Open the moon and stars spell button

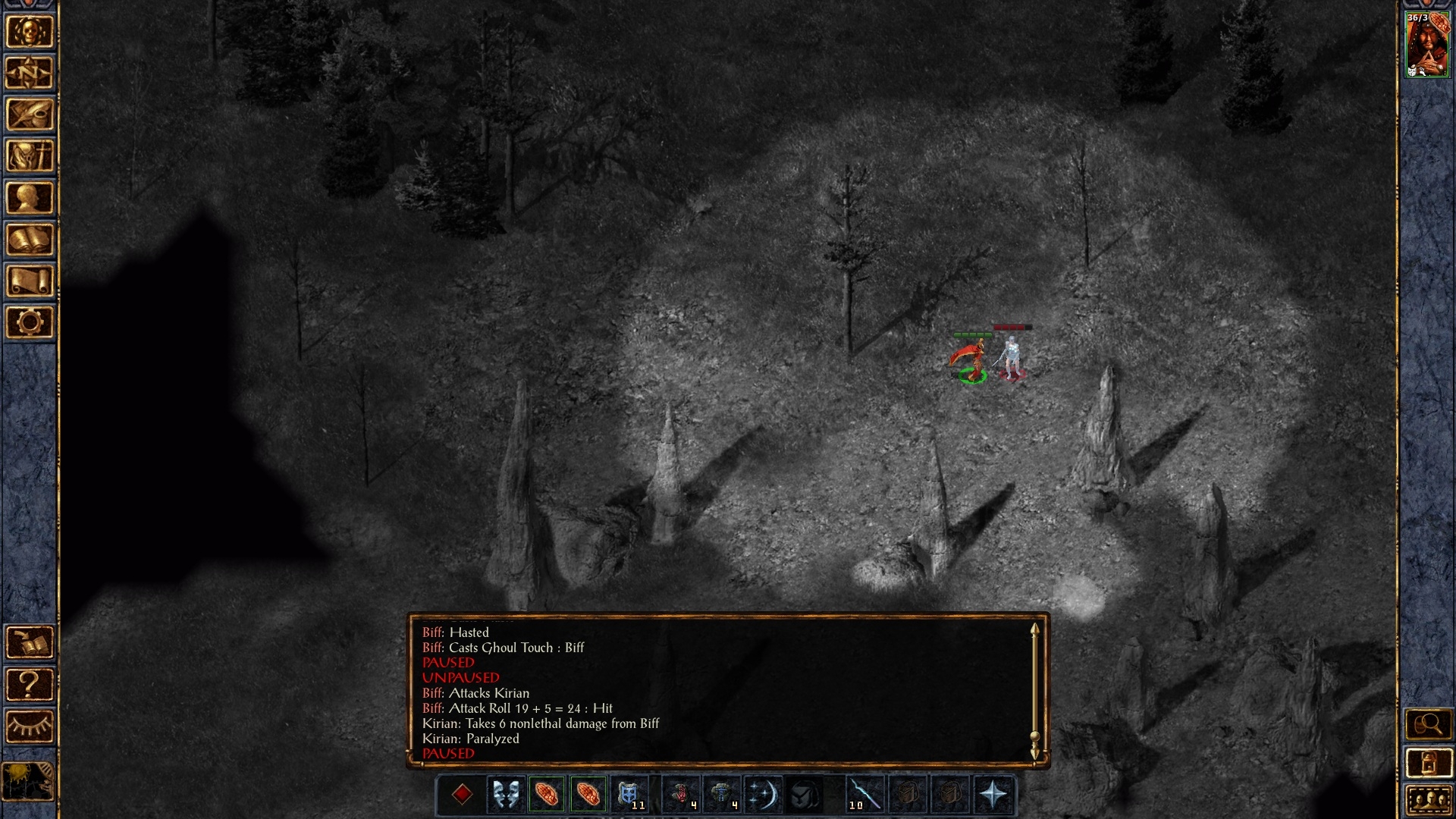[x=762, y=795]
